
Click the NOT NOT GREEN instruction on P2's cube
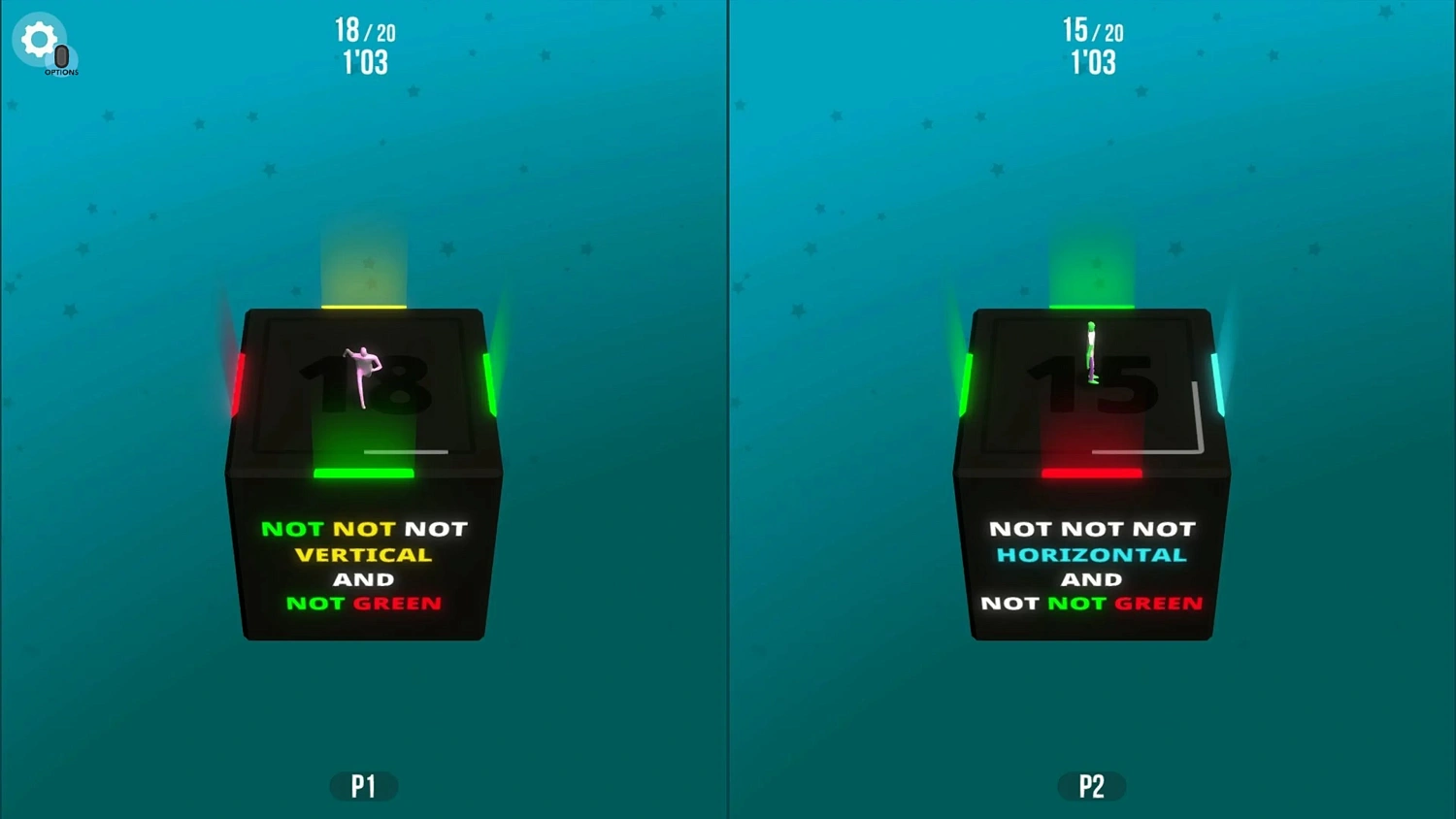[x=1091, y=603]
